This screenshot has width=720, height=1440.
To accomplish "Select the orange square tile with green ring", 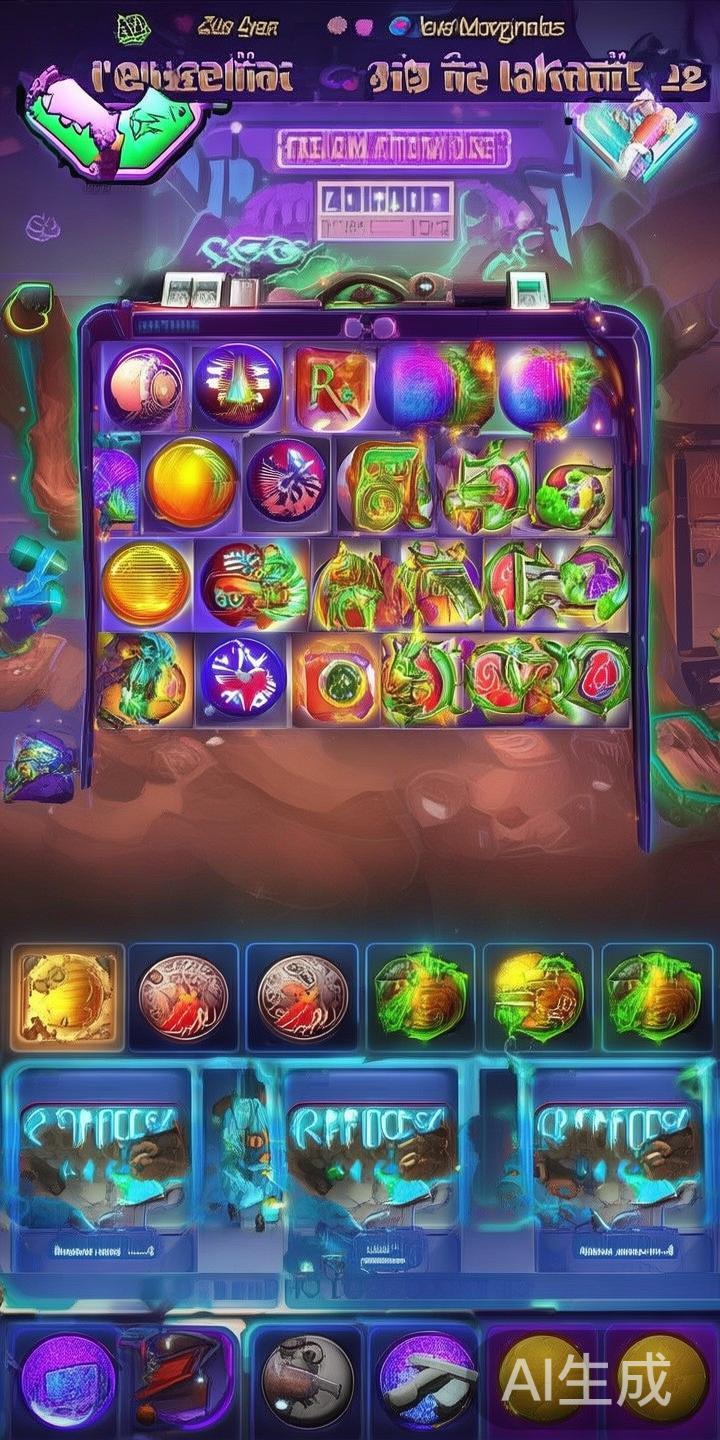I will click(x=336, y=680).
